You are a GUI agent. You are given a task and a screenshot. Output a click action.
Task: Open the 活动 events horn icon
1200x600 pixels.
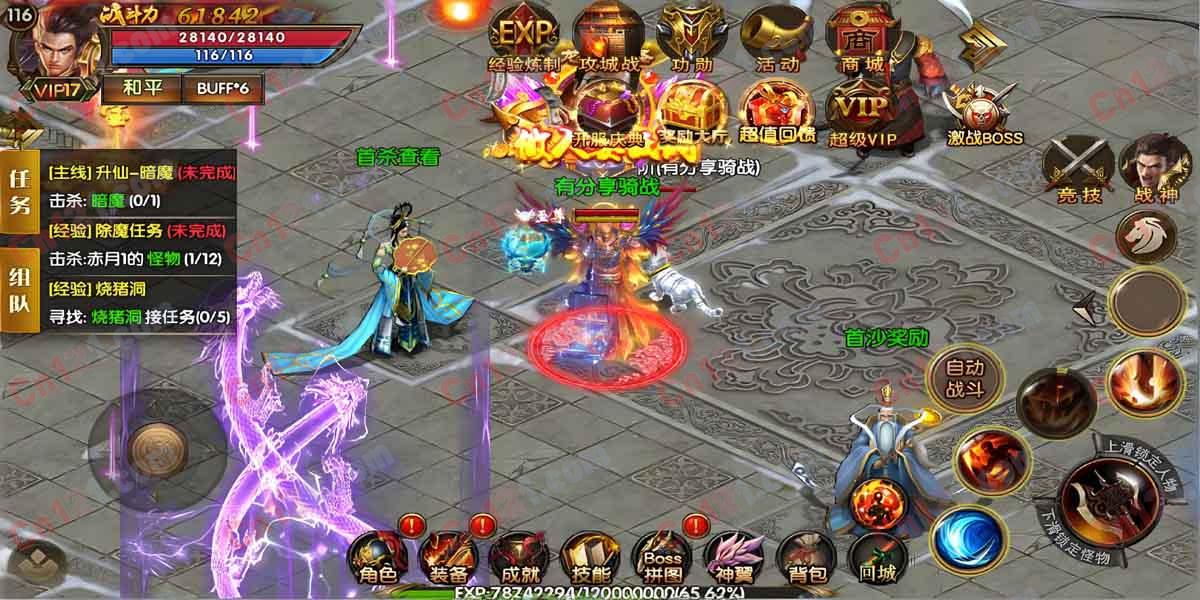777,38
